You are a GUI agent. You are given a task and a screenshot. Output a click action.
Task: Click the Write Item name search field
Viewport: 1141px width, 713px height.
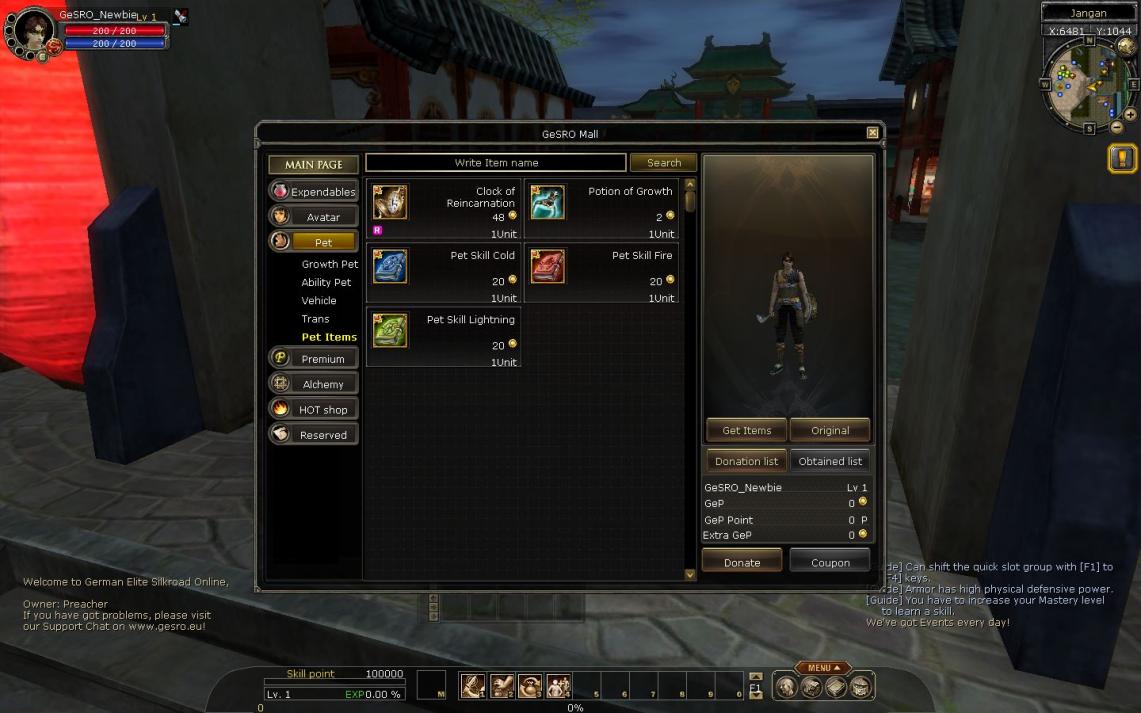496,163
